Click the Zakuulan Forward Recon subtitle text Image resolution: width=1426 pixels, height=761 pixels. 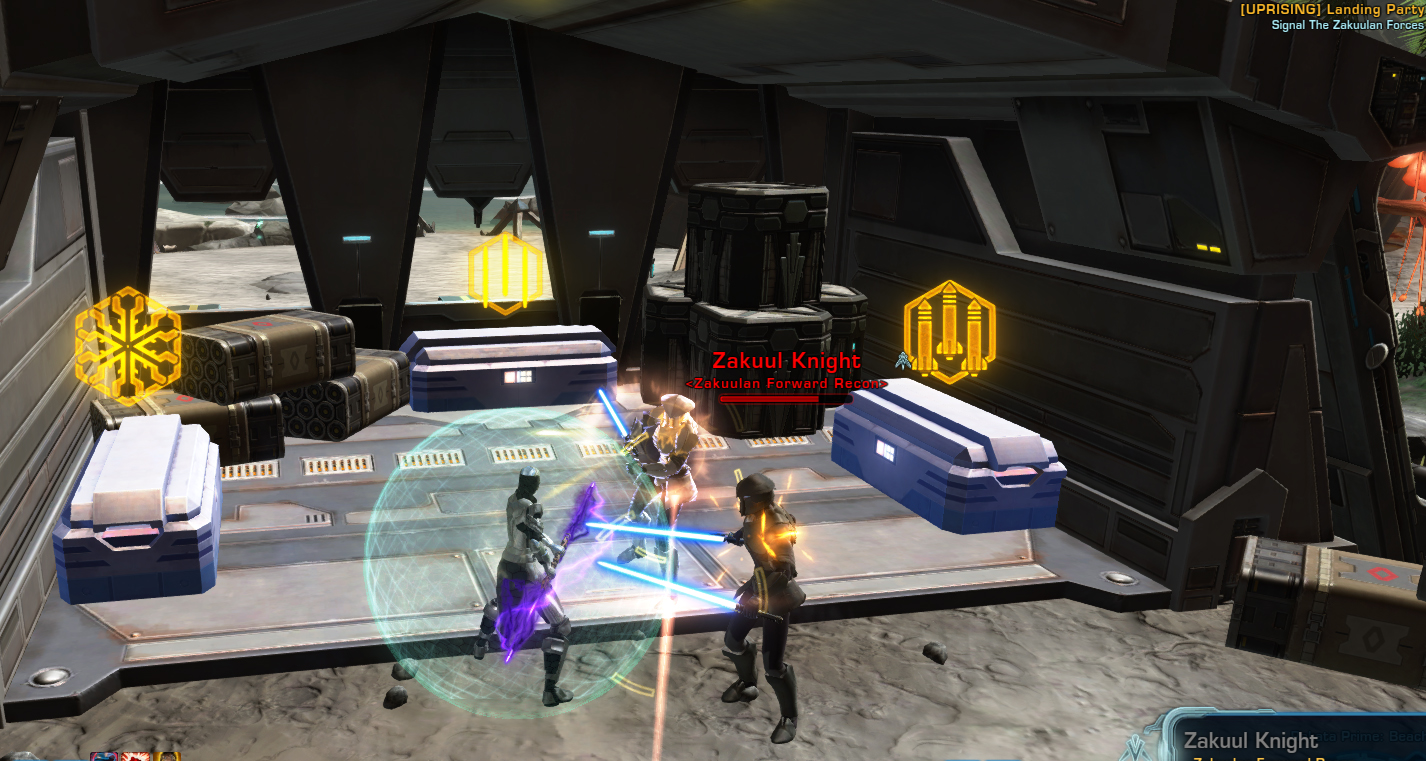pos(787,381)
